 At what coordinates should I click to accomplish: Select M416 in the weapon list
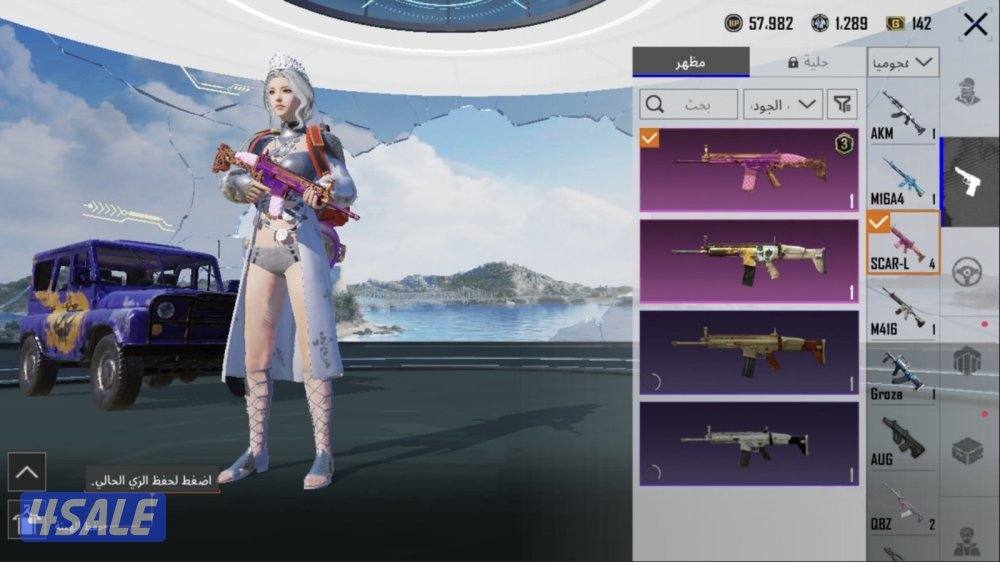pos(902,311)
